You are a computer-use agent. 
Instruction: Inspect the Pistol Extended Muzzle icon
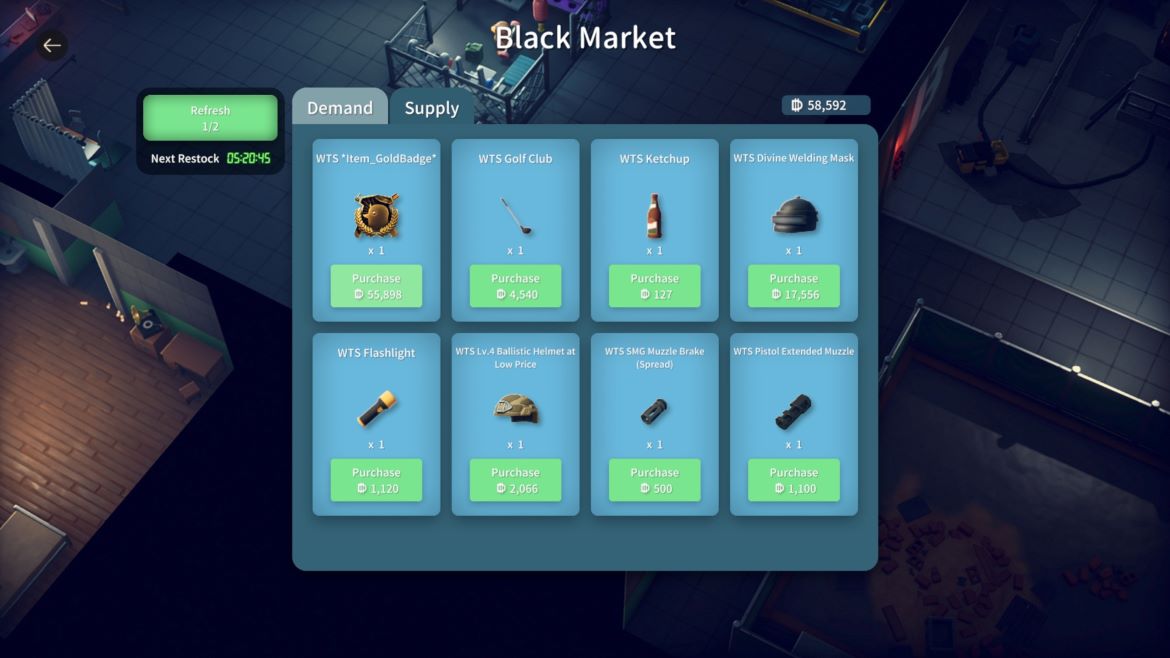[793, 410]
